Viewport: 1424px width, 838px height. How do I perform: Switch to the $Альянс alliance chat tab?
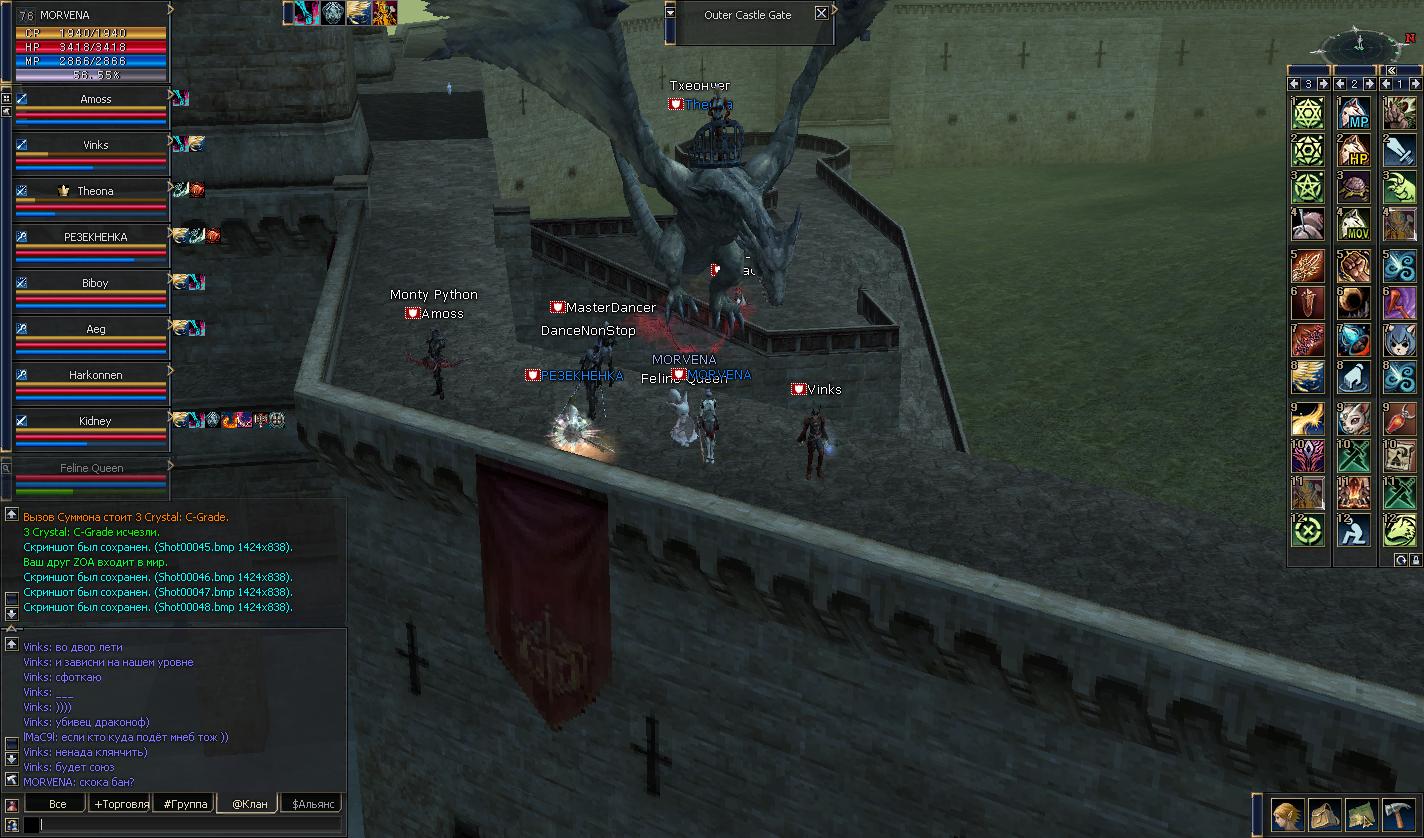click(x=311, y=804)
